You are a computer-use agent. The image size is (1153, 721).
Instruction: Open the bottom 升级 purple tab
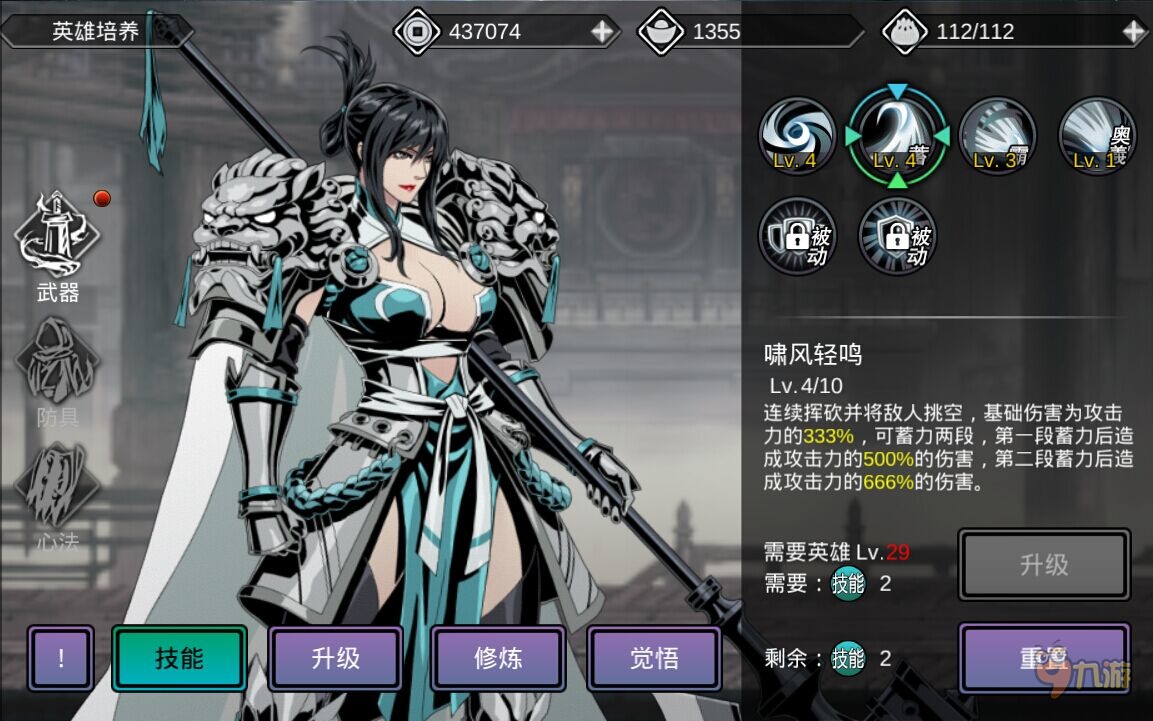(335, 658)
